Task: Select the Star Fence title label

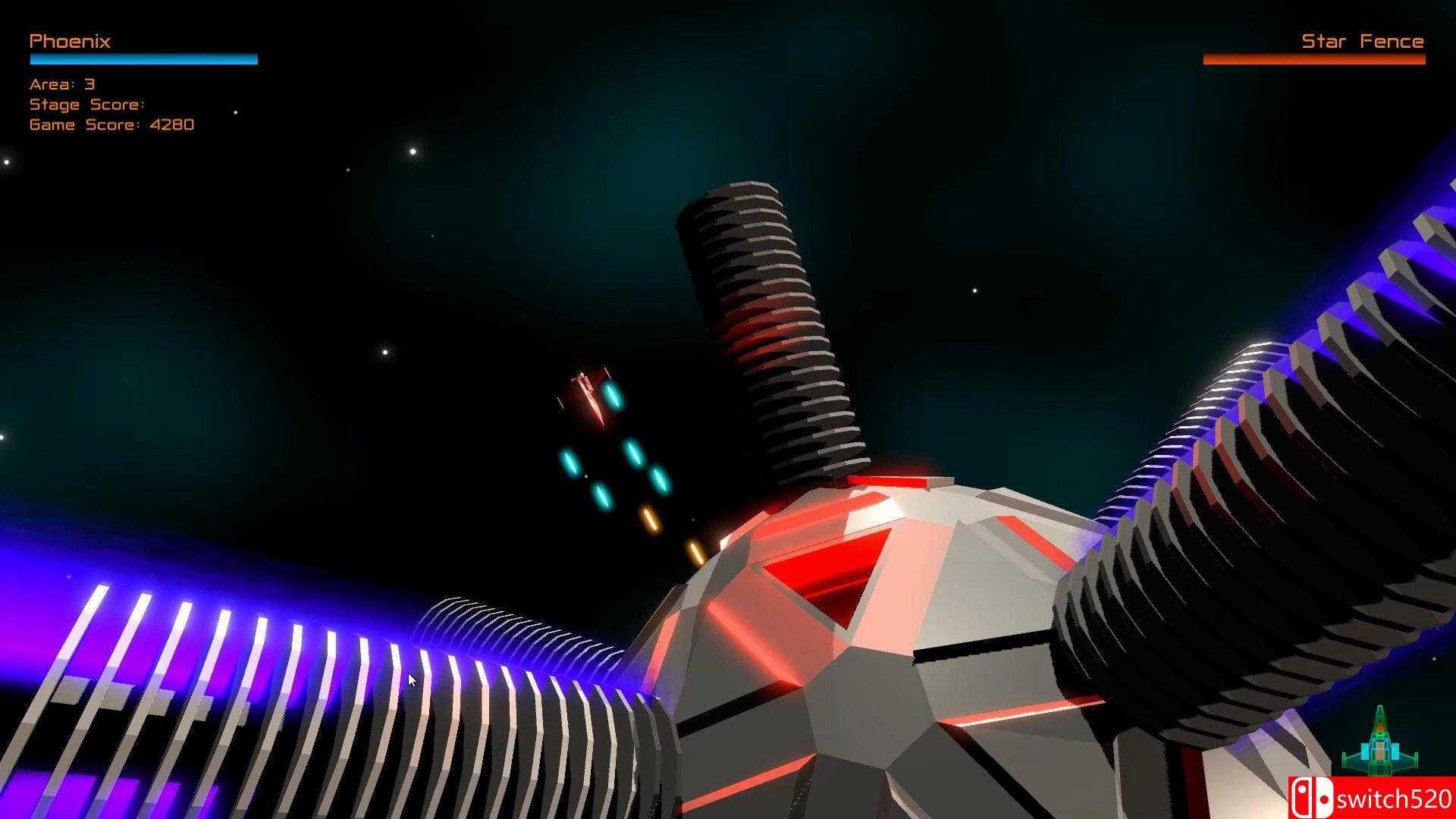Action: [x=1362, y=42]
